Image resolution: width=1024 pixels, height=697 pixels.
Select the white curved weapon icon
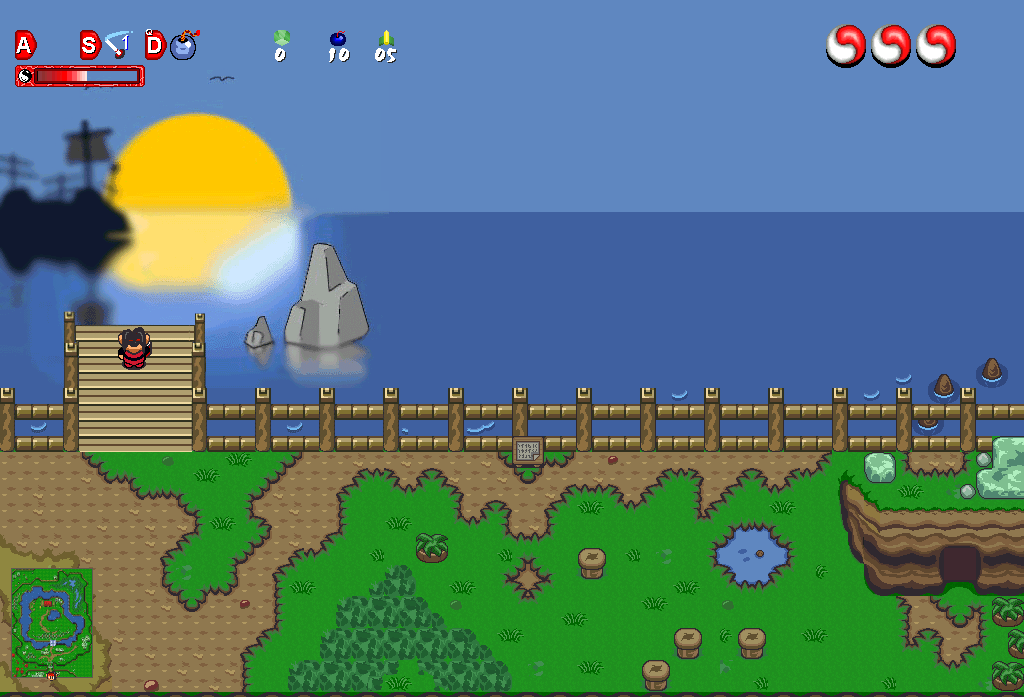pos(119,44)
